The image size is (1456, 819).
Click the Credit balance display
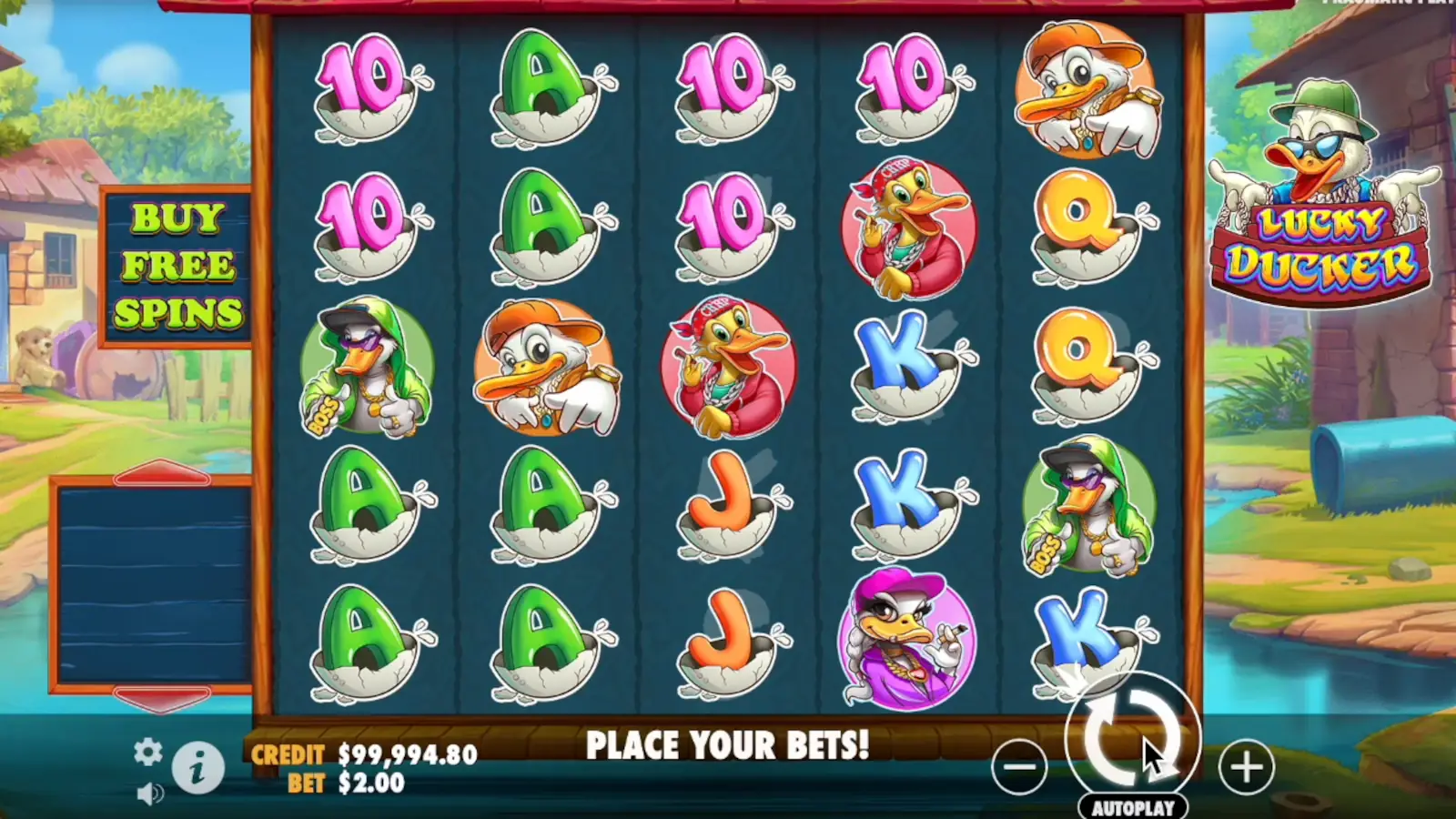coord(364,753)
